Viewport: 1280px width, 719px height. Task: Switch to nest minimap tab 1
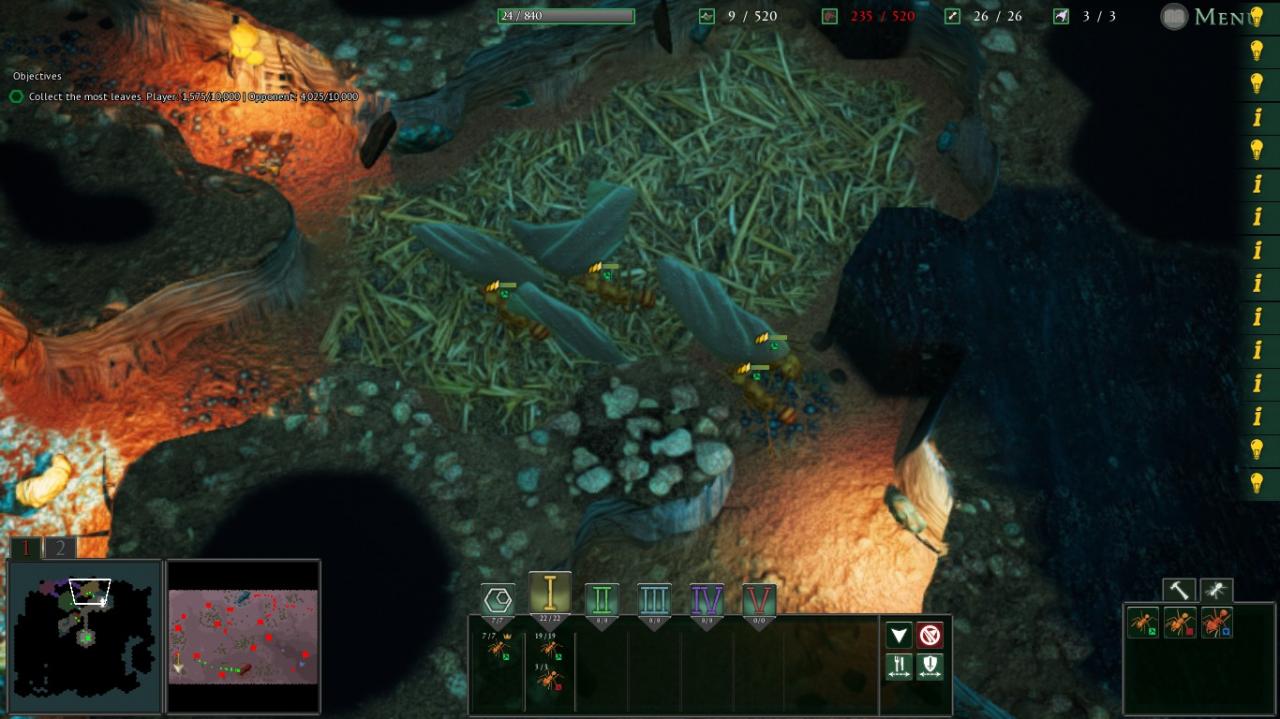point(27,548)
